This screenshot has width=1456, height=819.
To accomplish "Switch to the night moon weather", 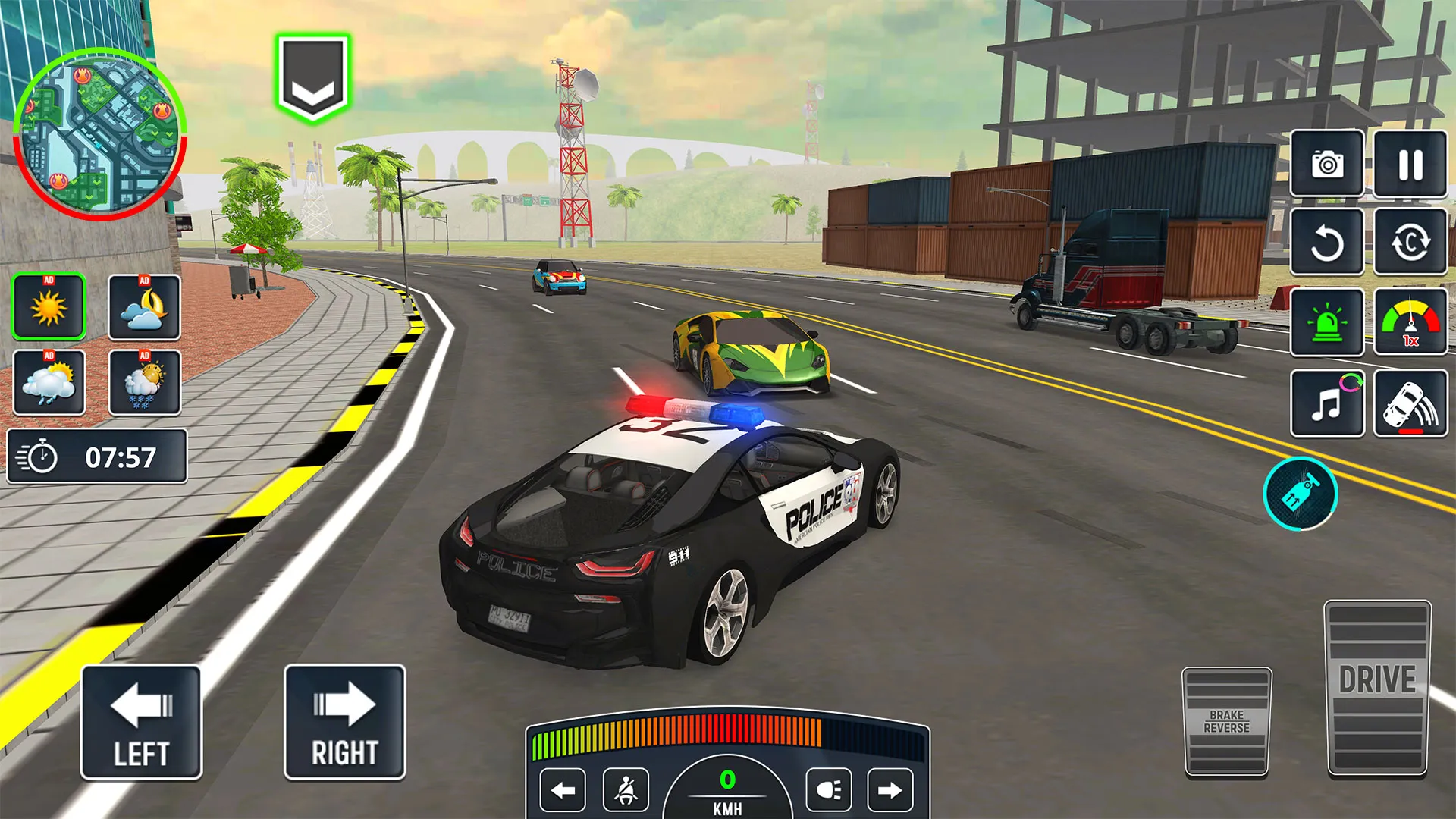I will (x=144, y=307).
